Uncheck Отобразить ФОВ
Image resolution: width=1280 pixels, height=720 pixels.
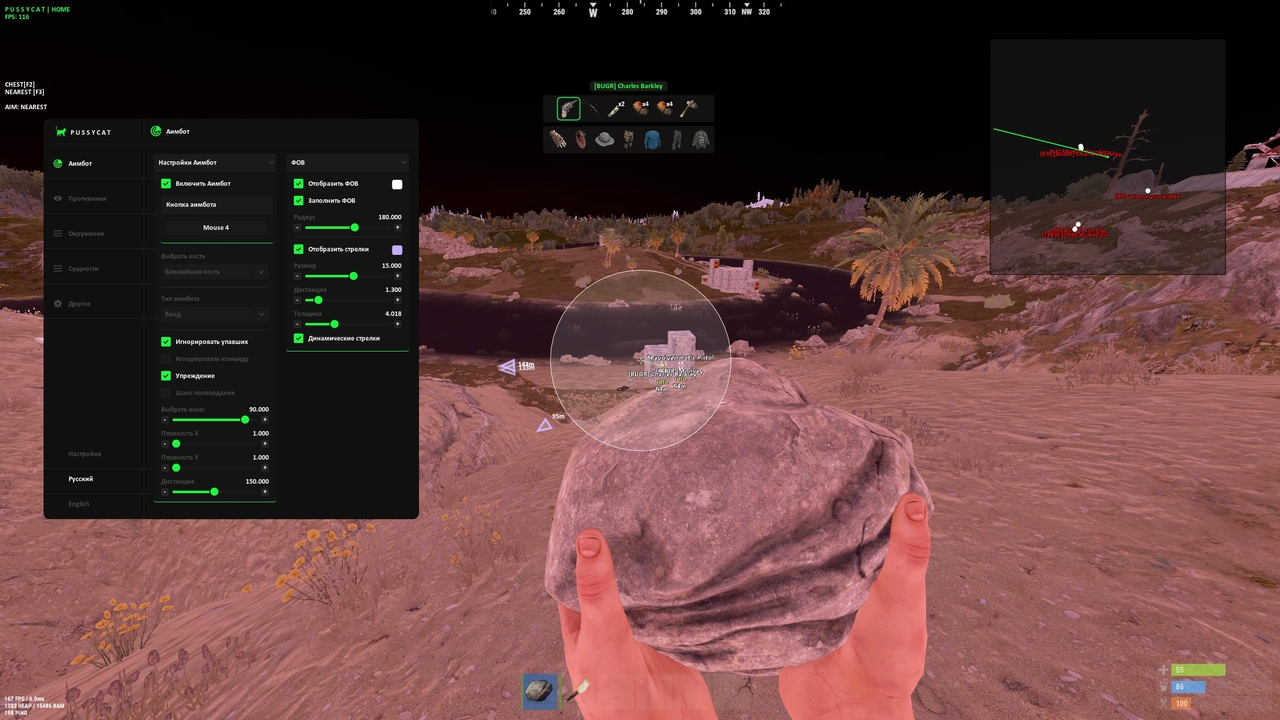[298, 183]
